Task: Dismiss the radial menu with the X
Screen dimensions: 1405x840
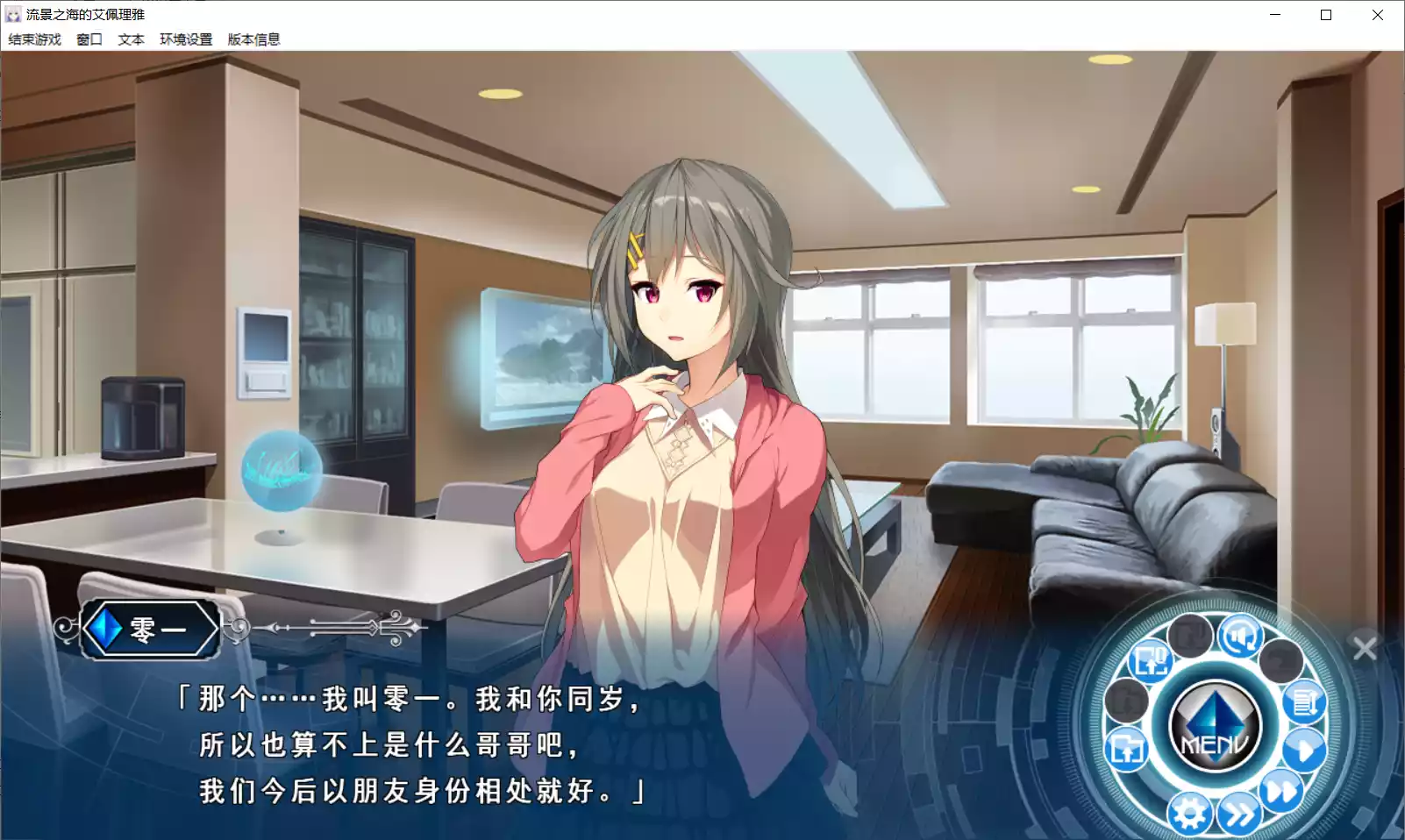Action: [x=1365, y=648]
